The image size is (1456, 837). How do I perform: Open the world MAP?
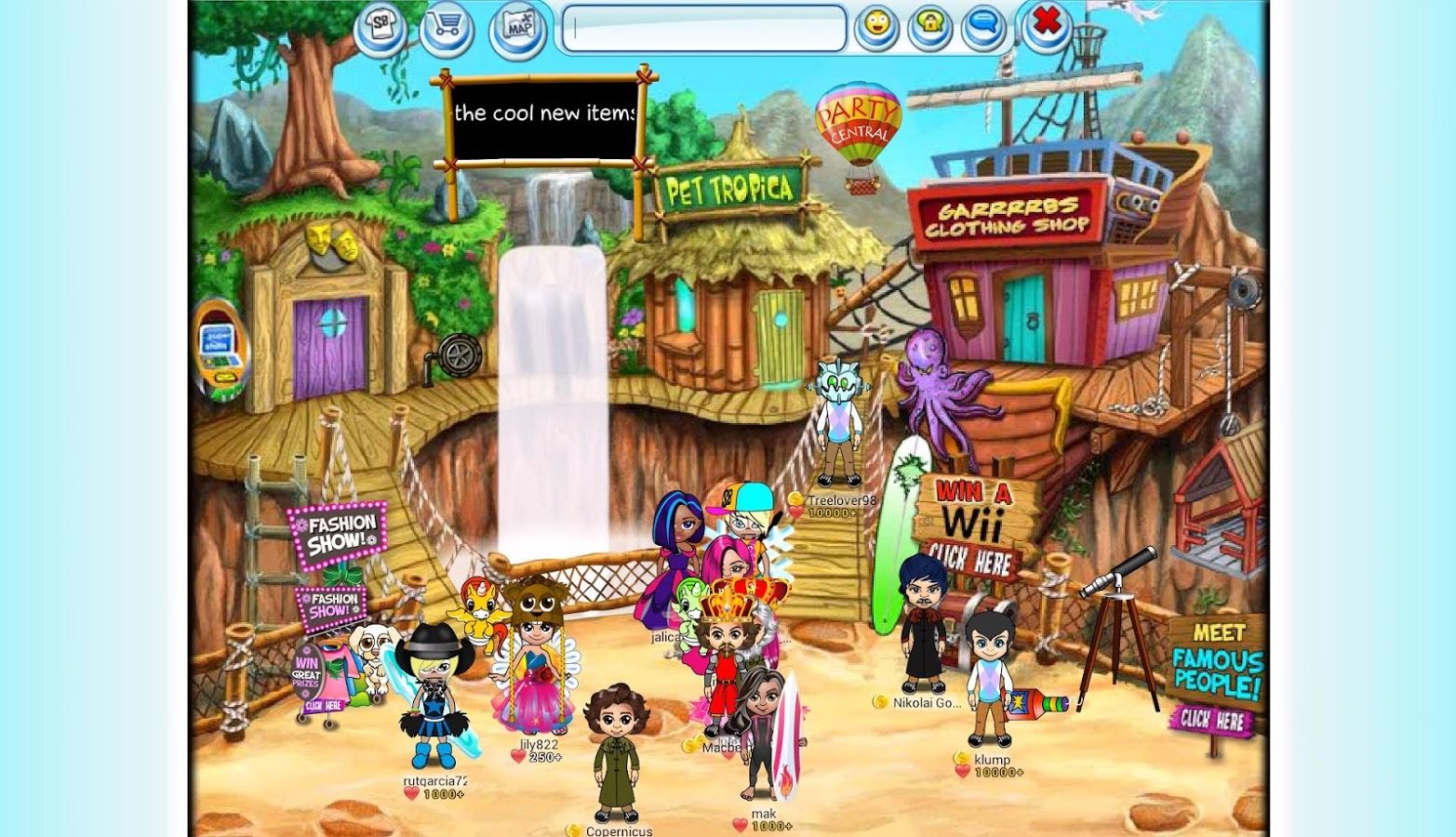coord(517,28)
